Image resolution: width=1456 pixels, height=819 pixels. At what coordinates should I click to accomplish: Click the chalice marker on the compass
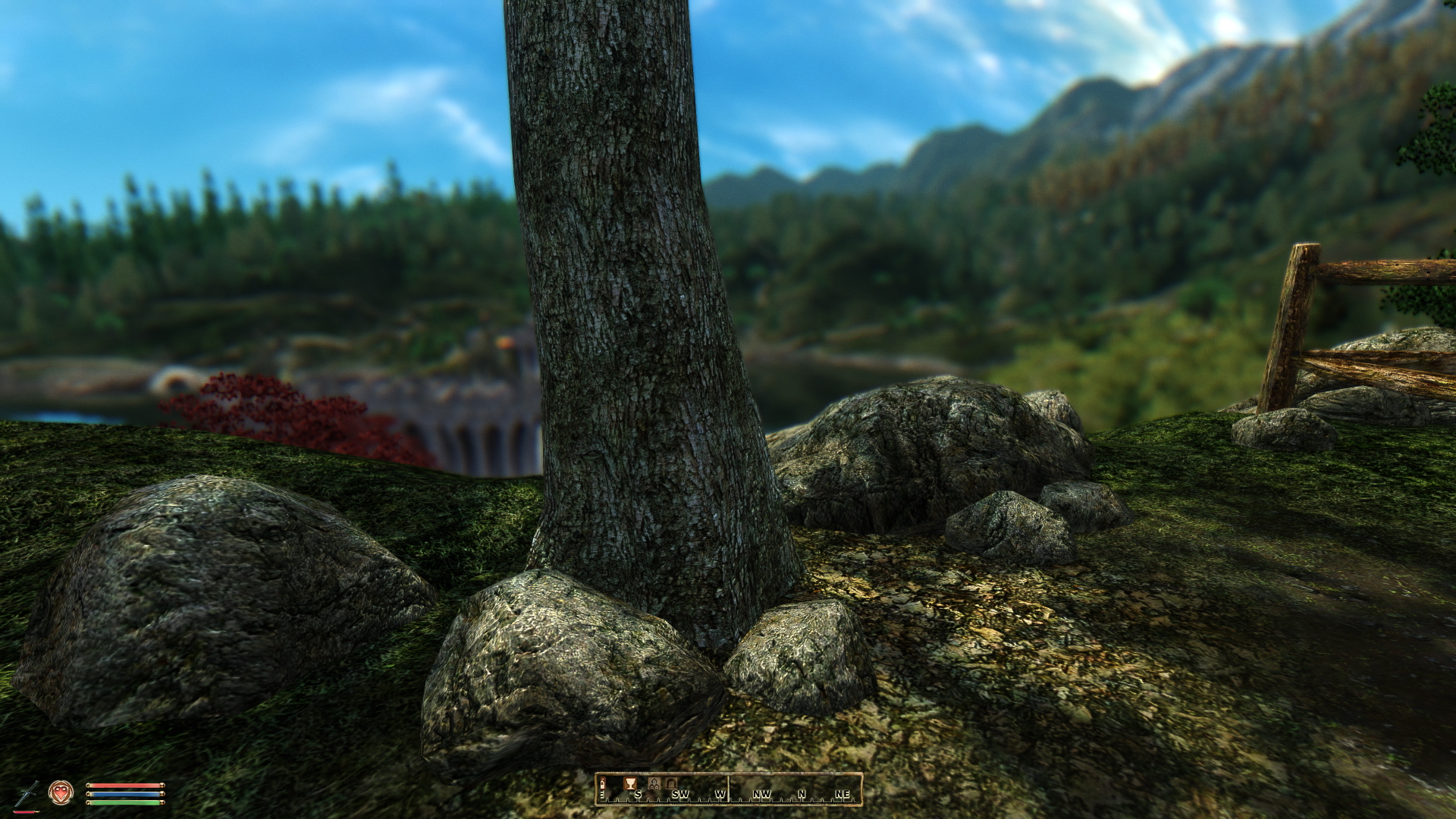pyautogui.click(x=629, y=783)
